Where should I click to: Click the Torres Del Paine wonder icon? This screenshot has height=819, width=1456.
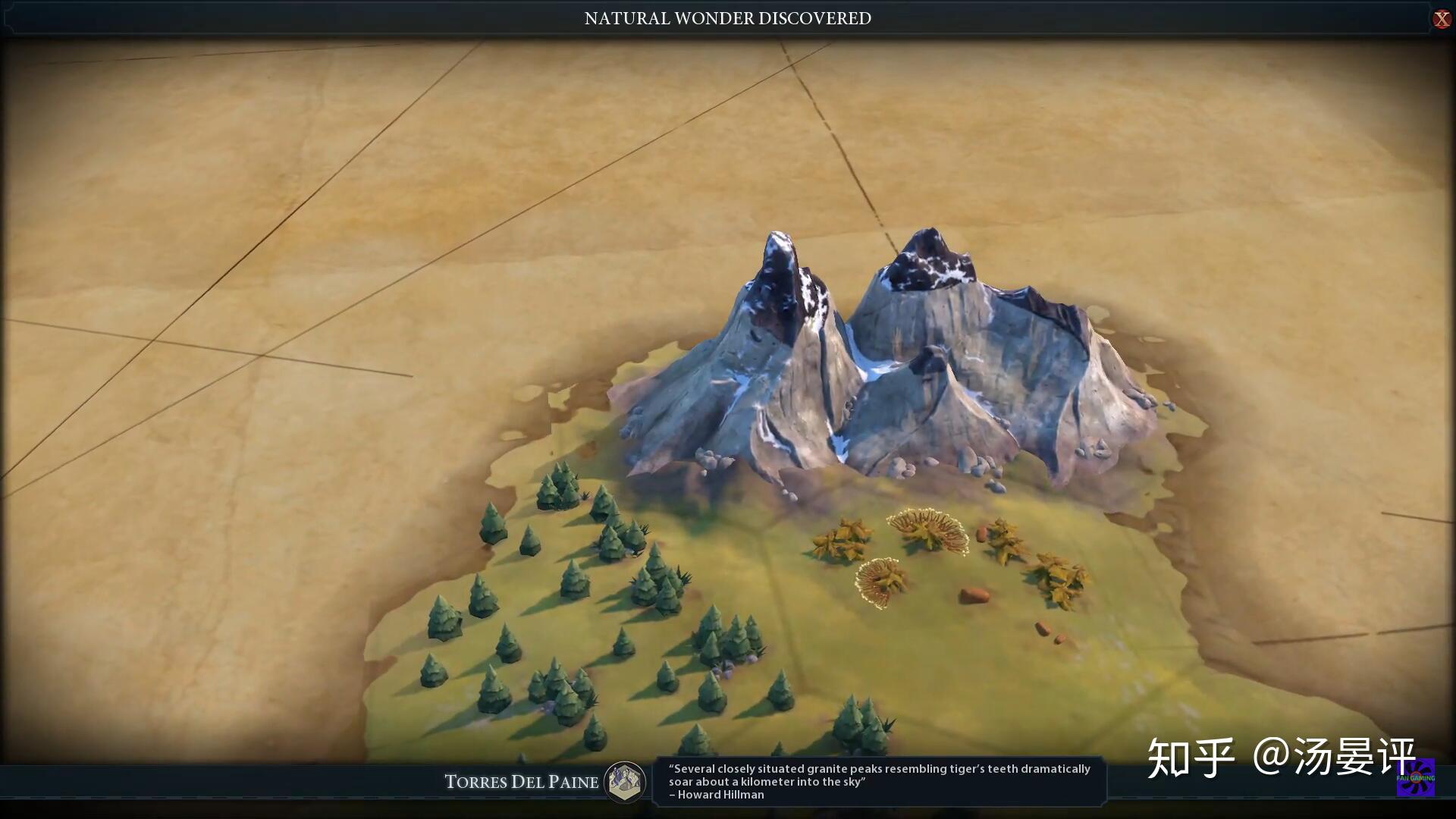click(625, 782)
